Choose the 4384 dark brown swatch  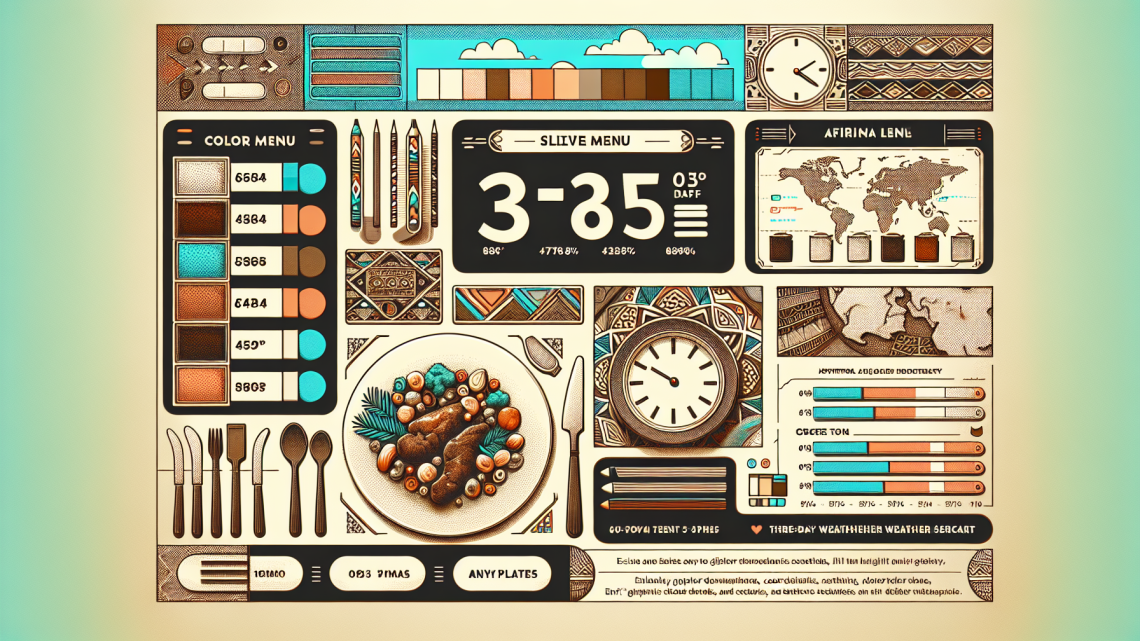[x=250, y=219]
